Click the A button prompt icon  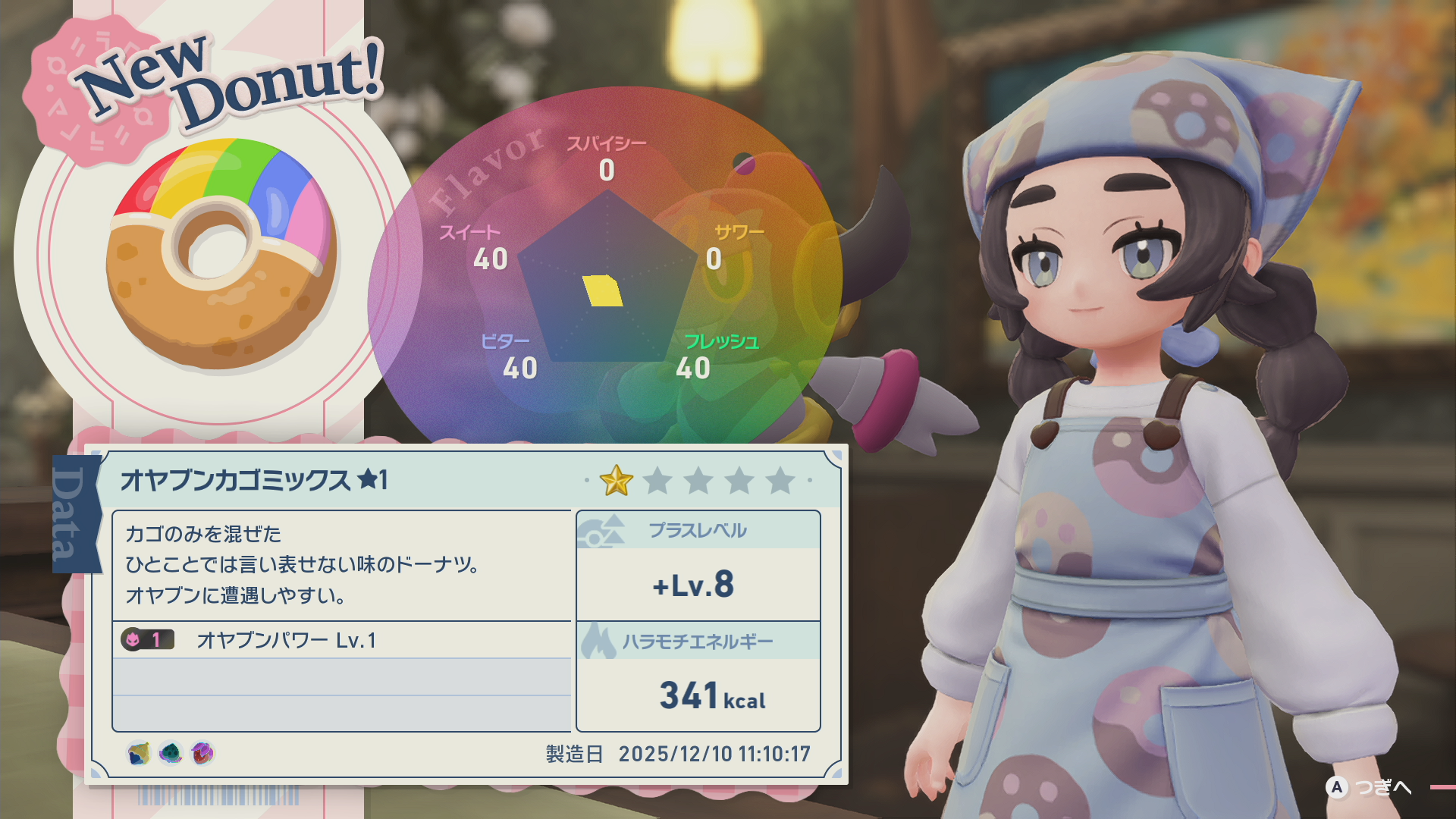[x=1335, y=788]
